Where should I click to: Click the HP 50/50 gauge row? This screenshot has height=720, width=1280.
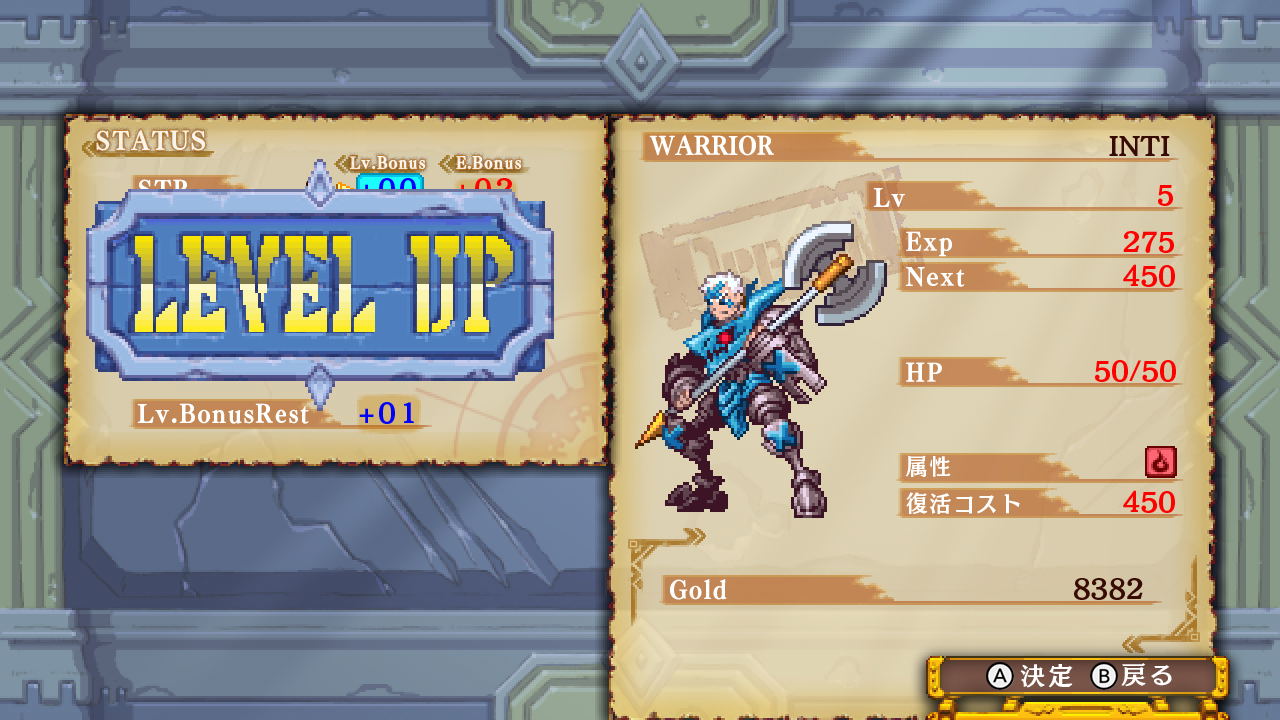coord(1040,372)
